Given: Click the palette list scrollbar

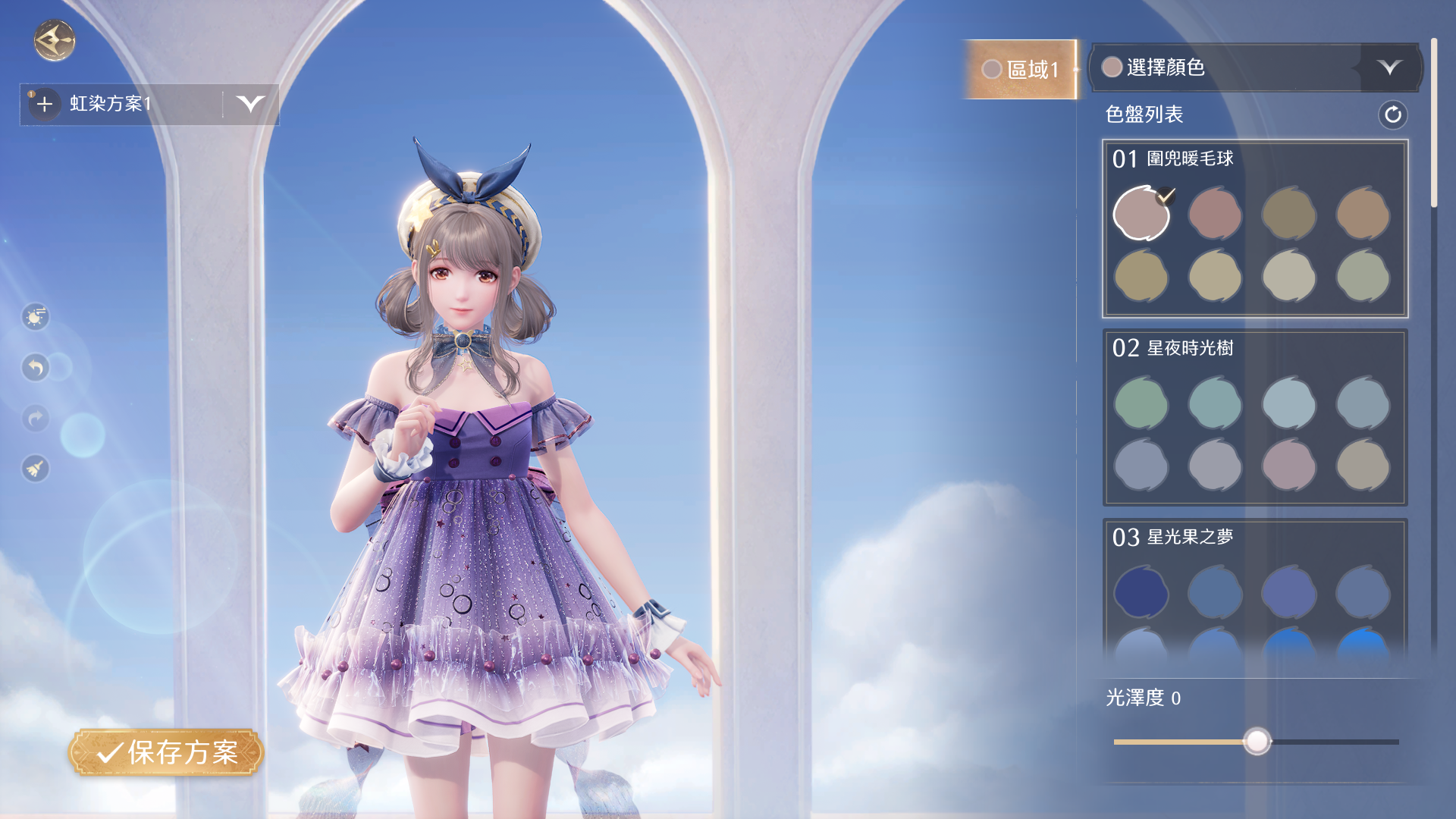Looking at the screenshot, I should tap(1433, 123).
